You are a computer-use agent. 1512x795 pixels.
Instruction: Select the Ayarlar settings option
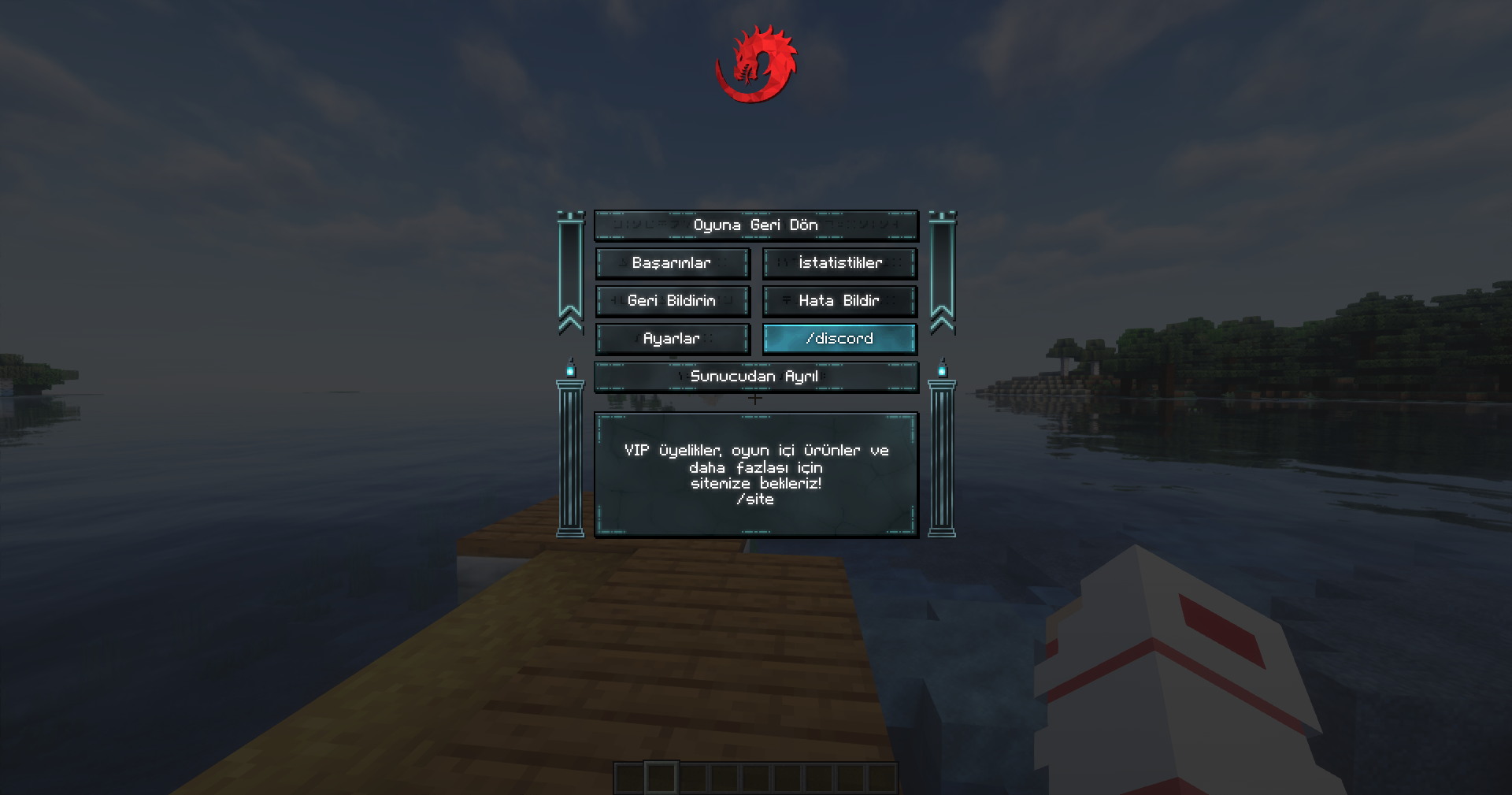coord(672,338)
